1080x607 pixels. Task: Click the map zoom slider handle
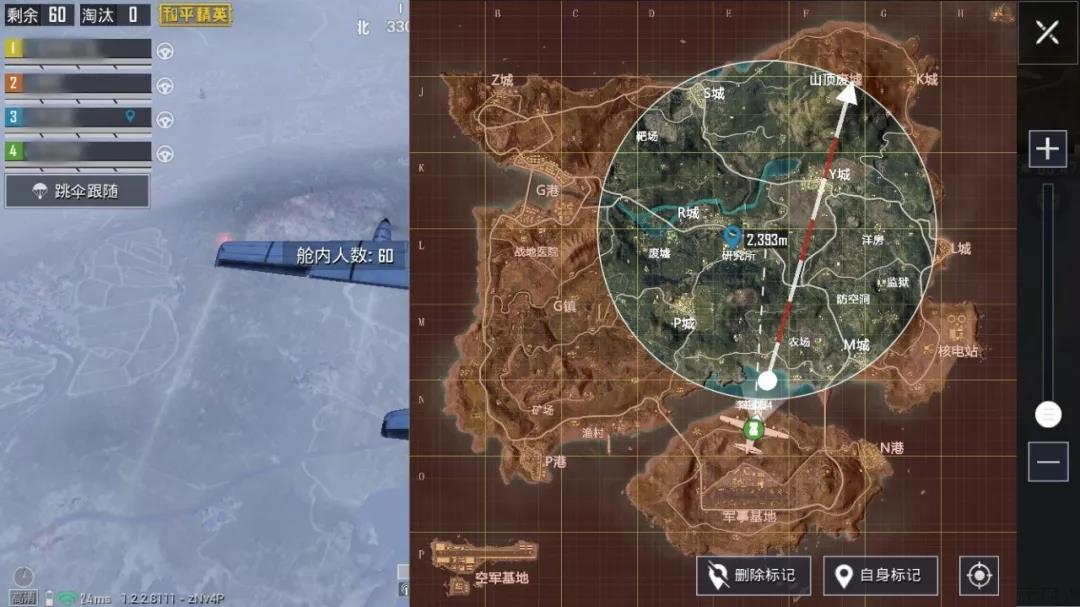click(x=1048, y=413)
